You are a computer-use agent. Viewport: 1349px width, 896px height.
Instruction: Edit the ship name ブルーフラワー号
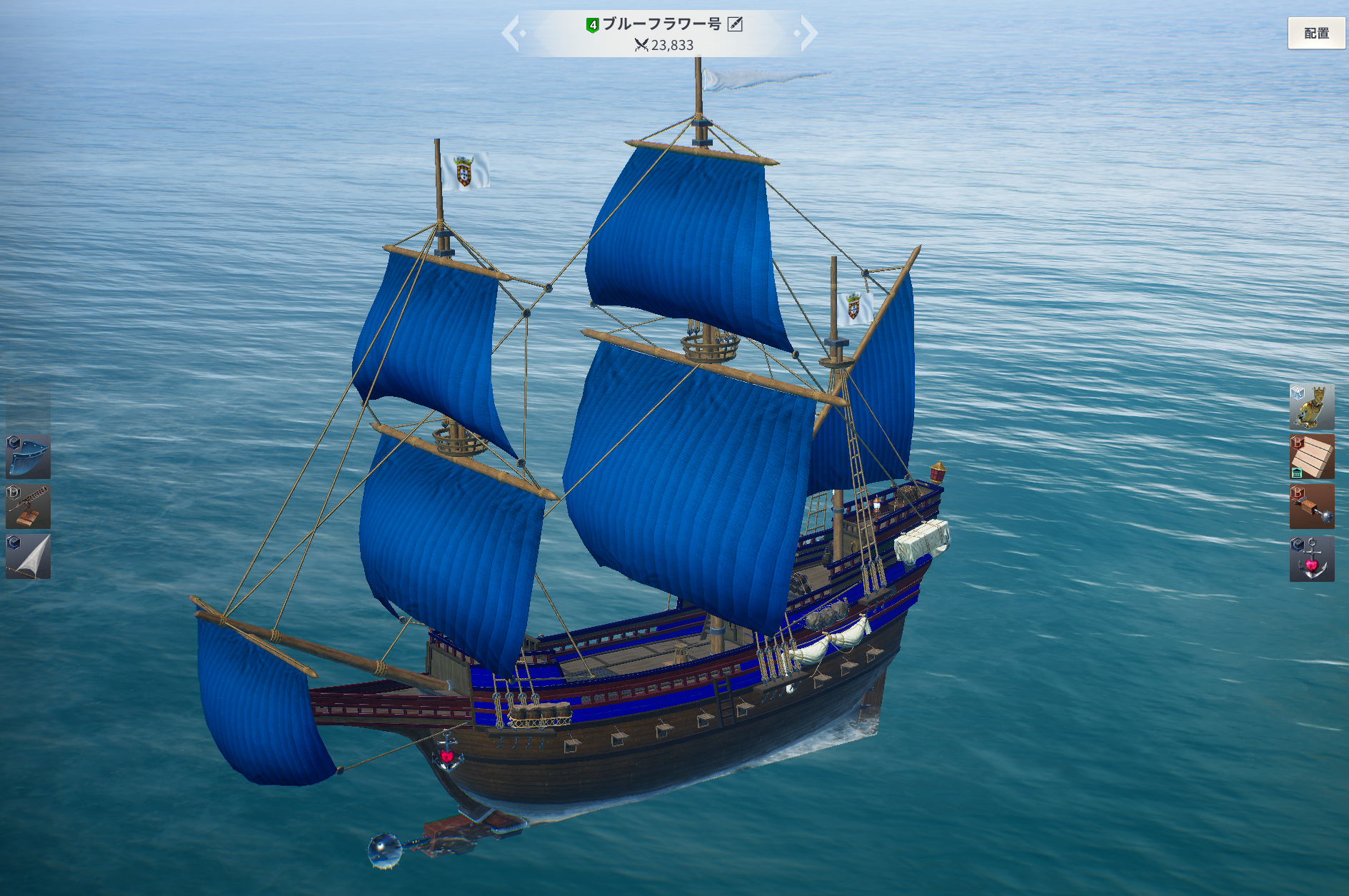pos(735,24)
